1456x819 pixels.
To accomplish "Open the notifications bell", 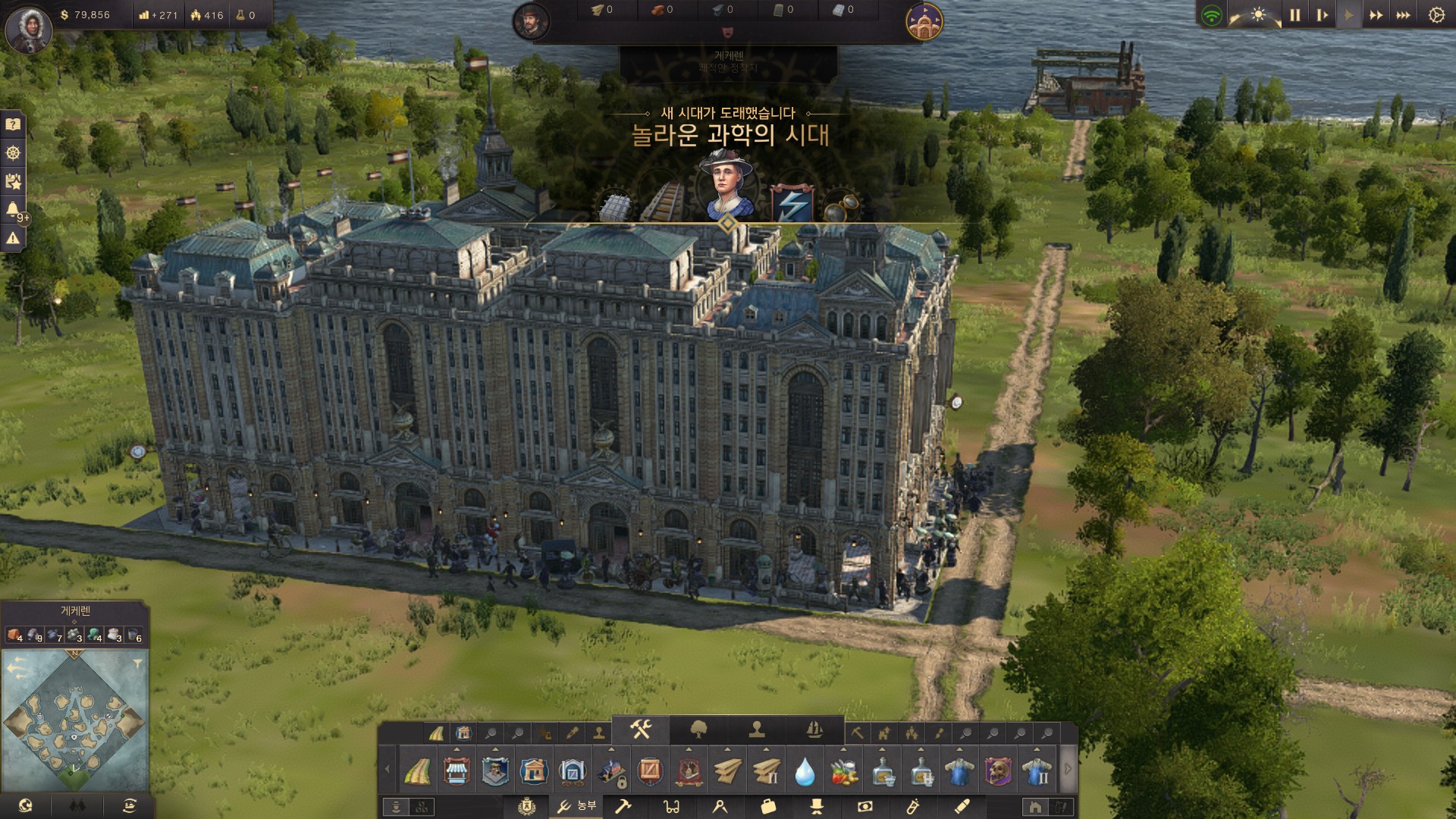I will [x=13, y=209].
